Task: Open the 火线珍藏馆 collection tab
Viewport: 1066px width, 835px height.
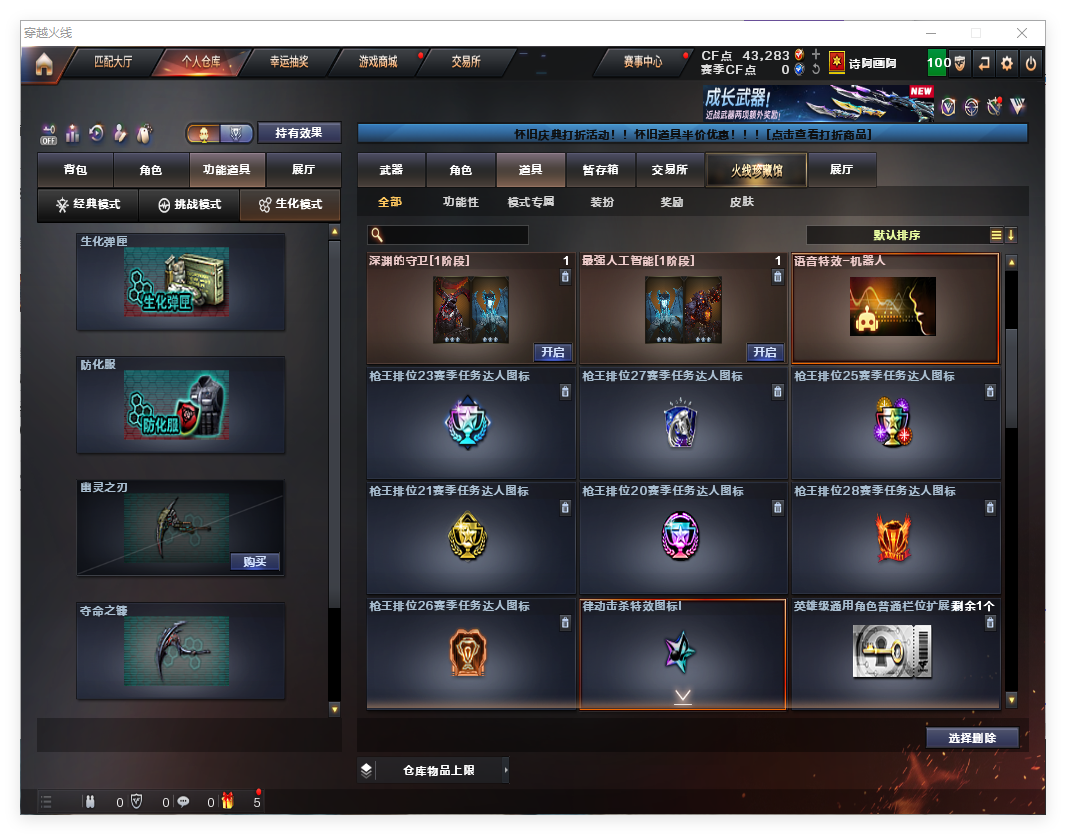Action: (756, 170)
